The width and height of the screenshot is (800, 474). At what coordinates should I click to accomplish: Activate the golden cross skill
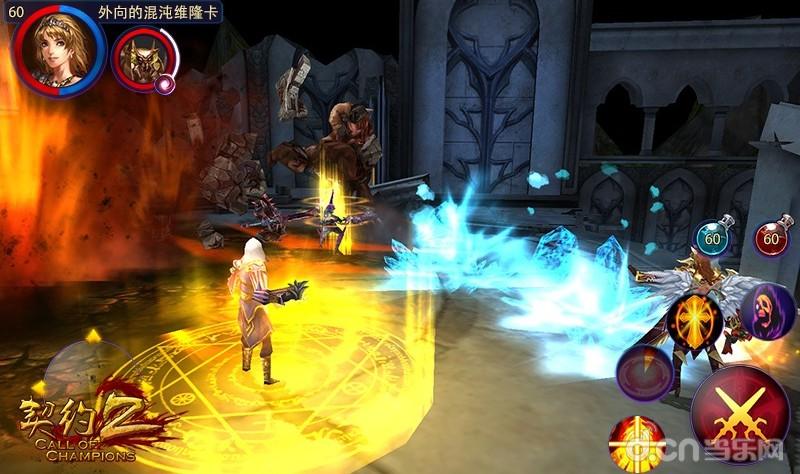pos(696,322)
